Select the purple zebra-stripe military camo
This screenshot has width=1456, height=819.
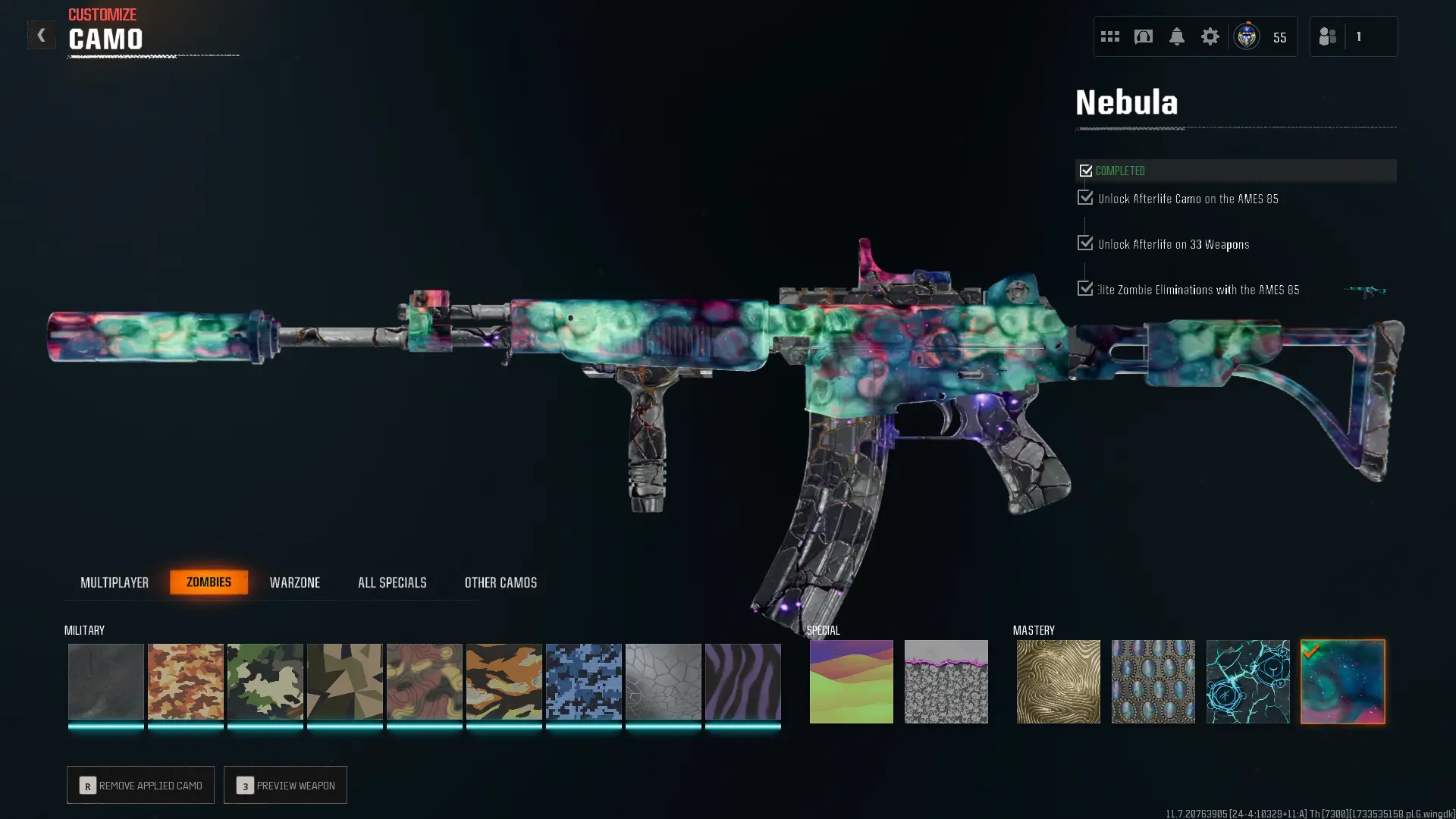[x=742, y=682]
